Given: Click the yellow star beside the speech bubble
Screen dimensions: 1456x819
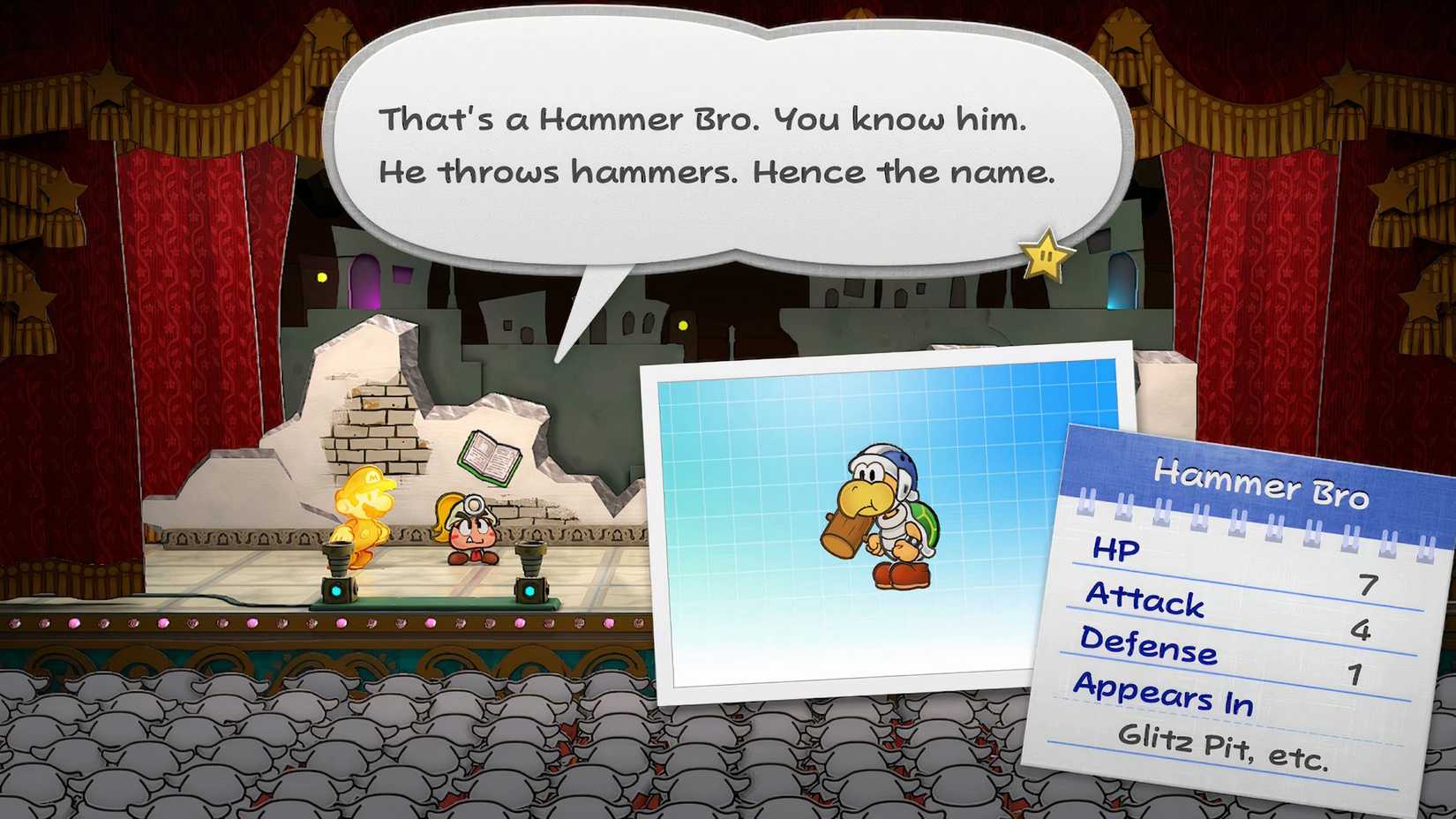Looking at the screenshot, I should click(1042, 257).
